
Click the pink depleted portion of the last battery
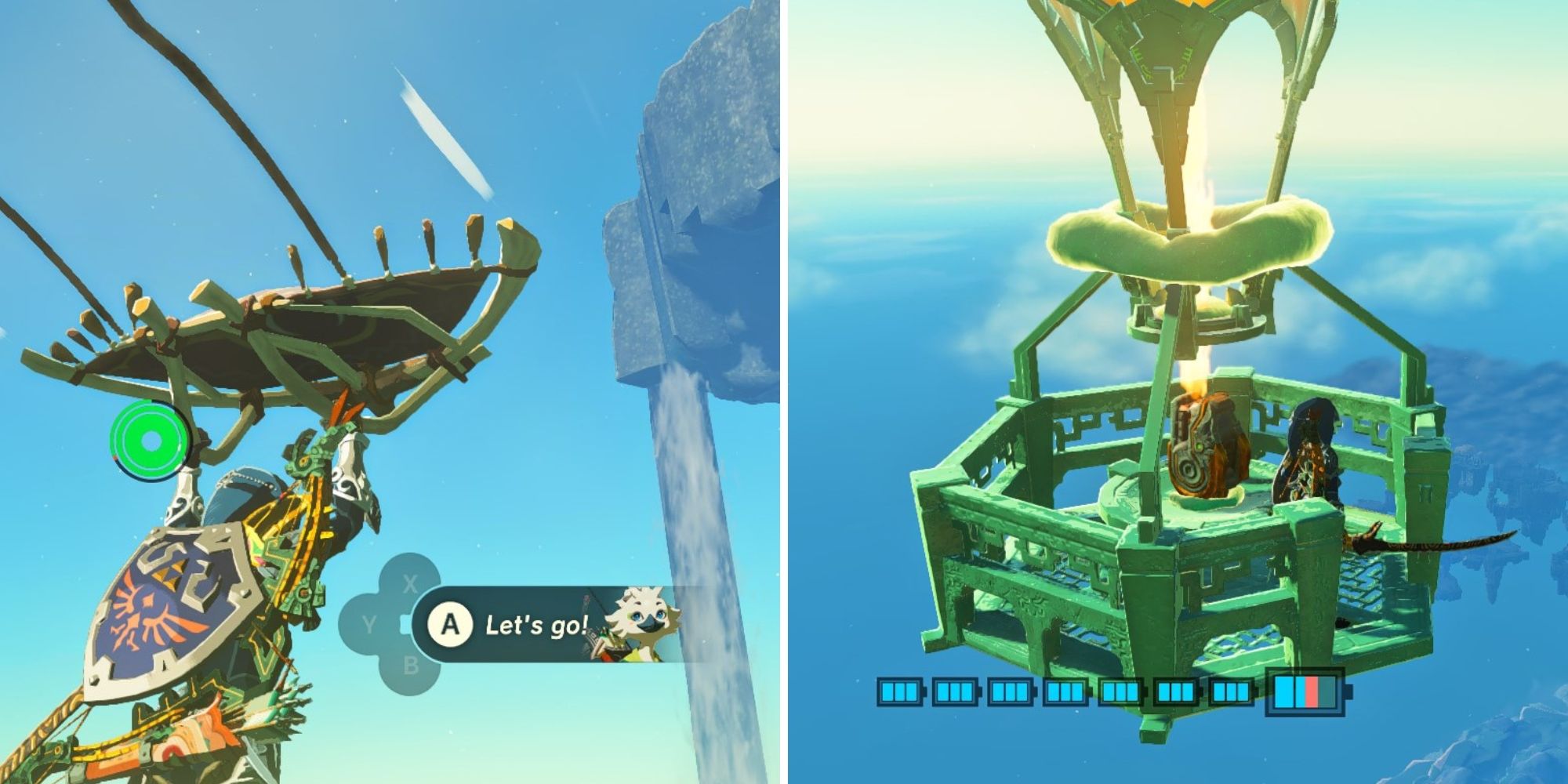pyautogui.click(x=1311, y=693)
